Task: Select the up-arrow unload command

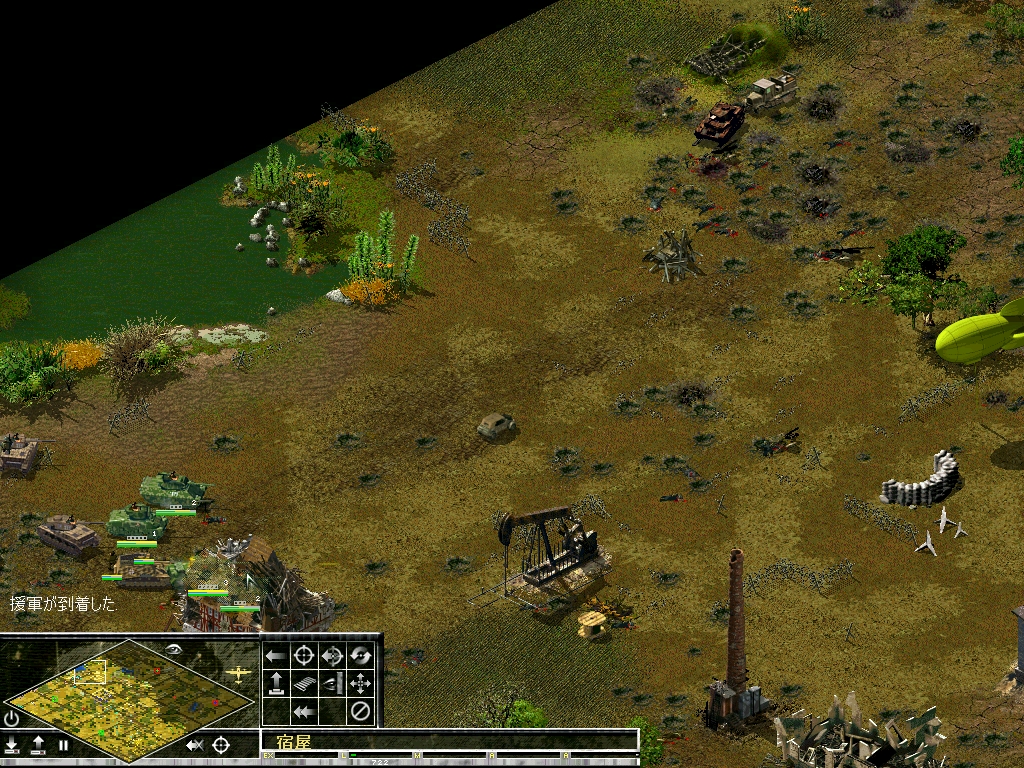Action: coord(277,684)
